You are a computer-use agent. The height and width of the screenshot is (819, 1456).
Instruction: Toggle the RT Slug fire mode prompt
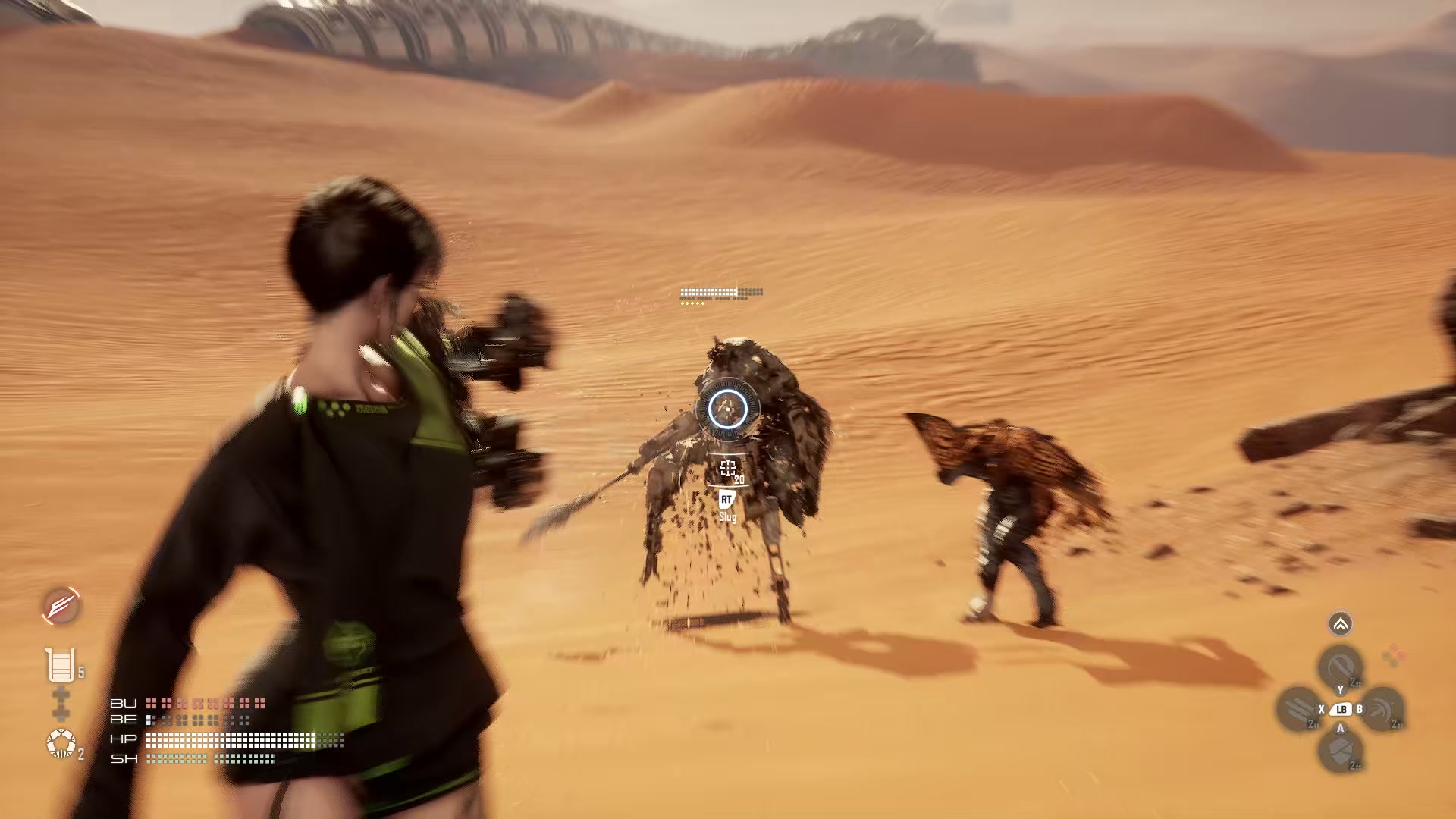coord(728,507)
